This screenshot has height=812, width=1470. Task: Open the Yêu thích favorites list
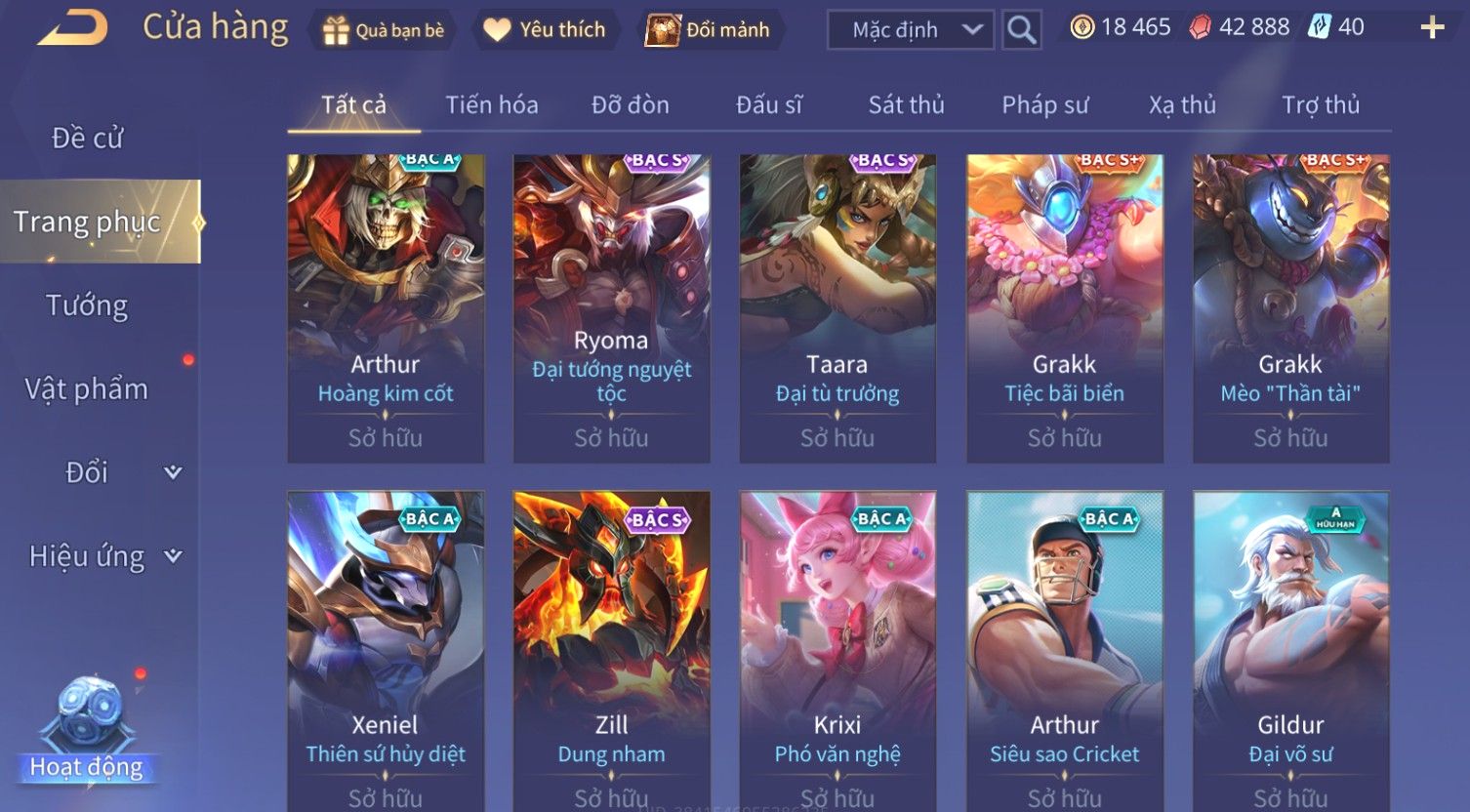pos(545,30)
